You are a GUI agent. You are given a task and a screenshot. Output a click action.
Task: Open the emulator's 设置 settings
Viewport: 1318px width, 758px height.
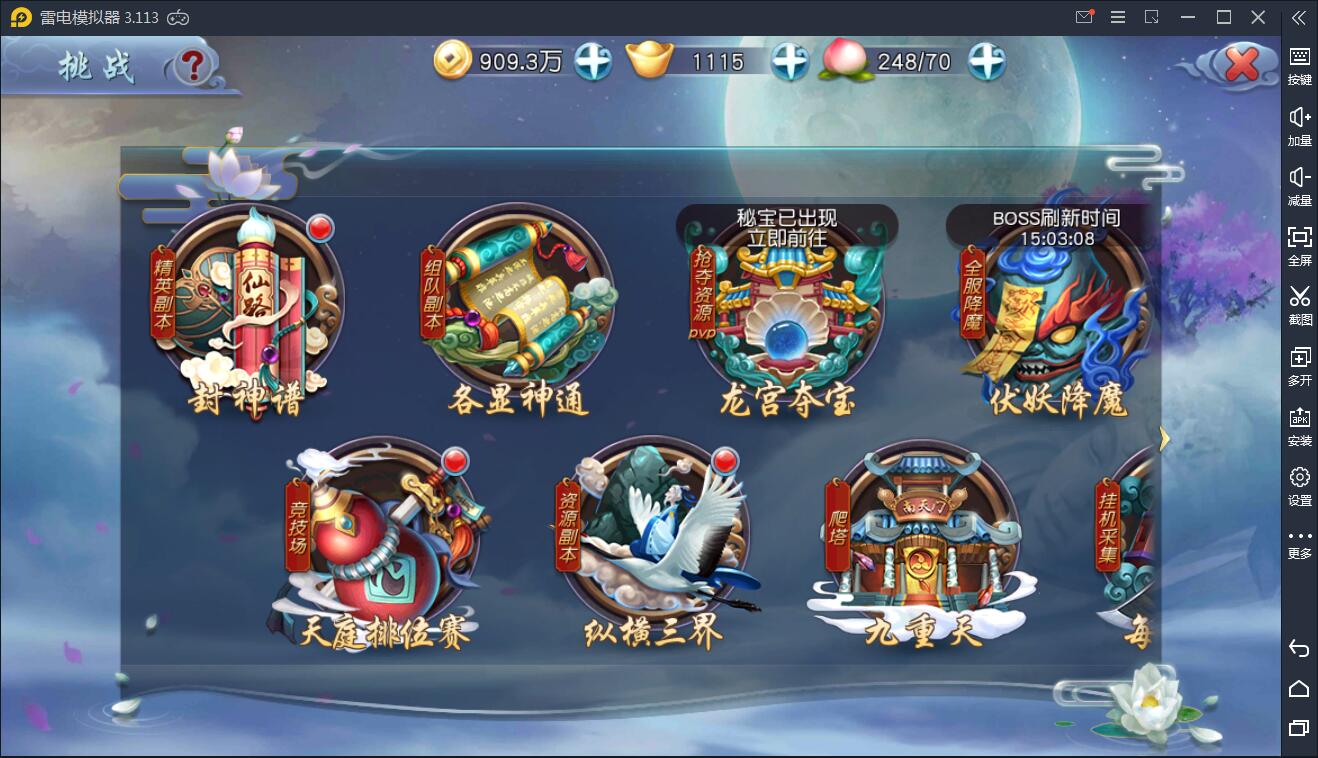click(1299, 485)
